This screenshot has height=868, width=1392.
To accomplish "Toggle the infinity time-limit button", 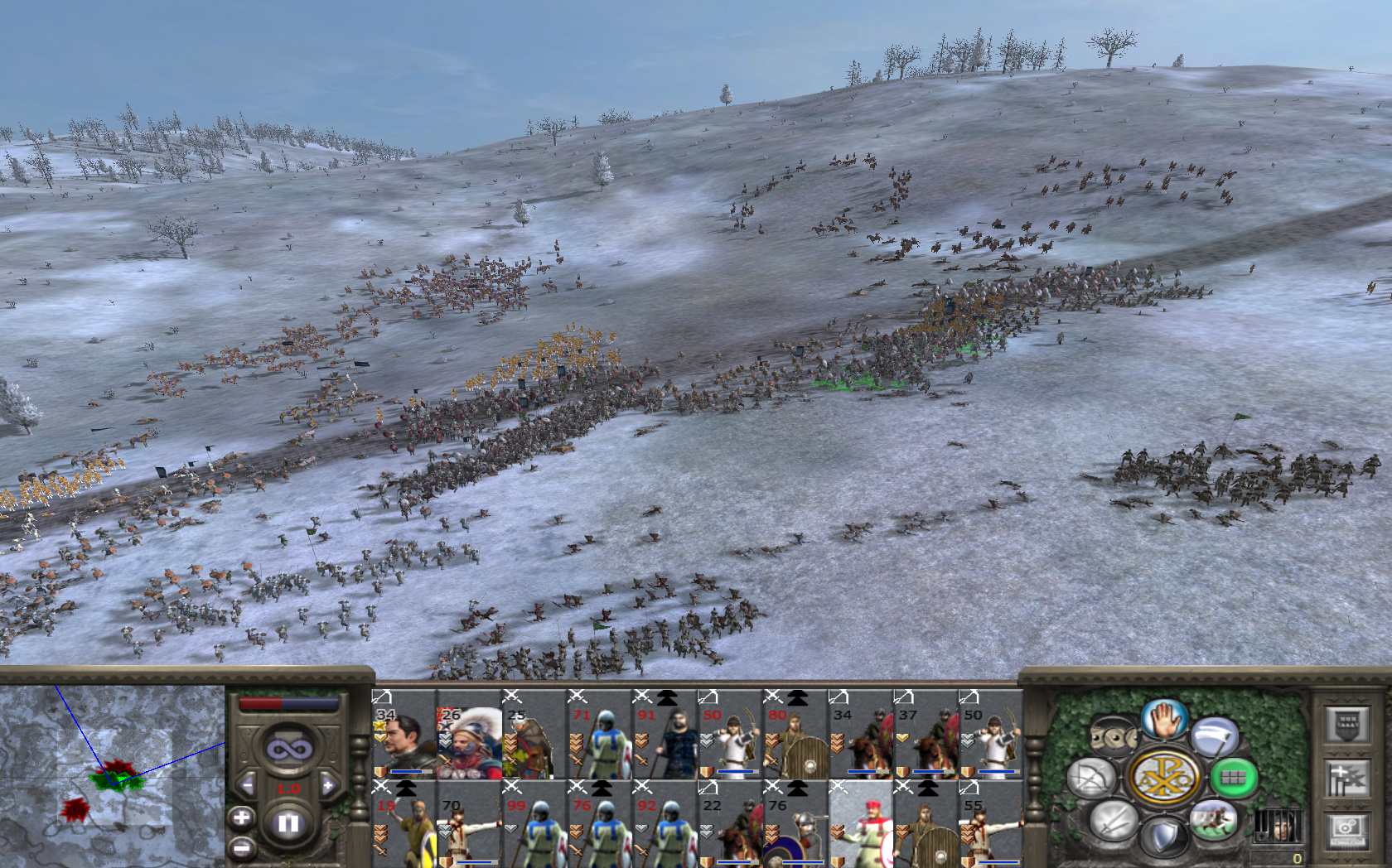I will tap(288, 749).
